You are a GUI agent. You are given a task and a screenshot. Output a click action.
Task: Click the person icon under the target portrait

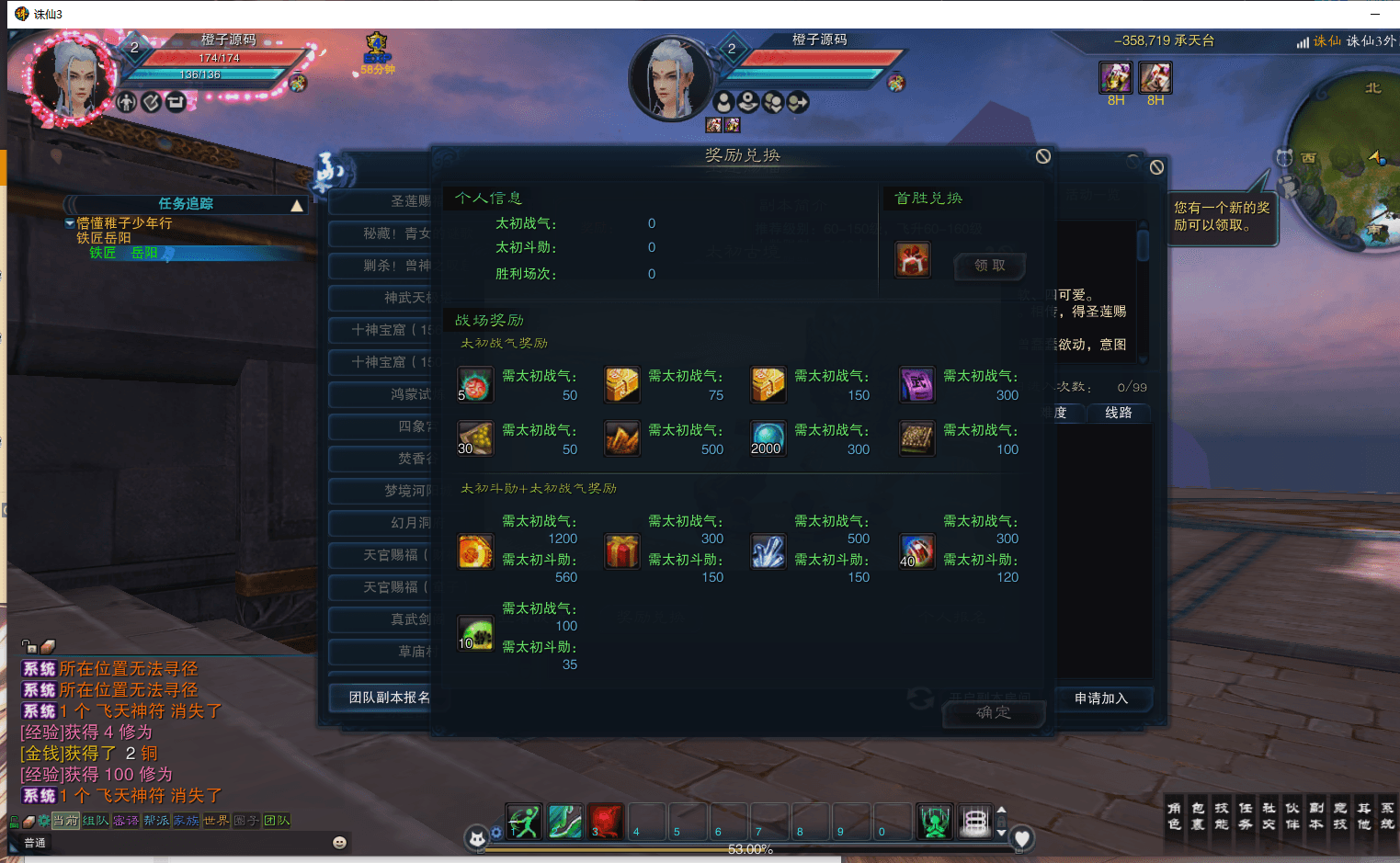pyautogui.click(x=723, y=101)
